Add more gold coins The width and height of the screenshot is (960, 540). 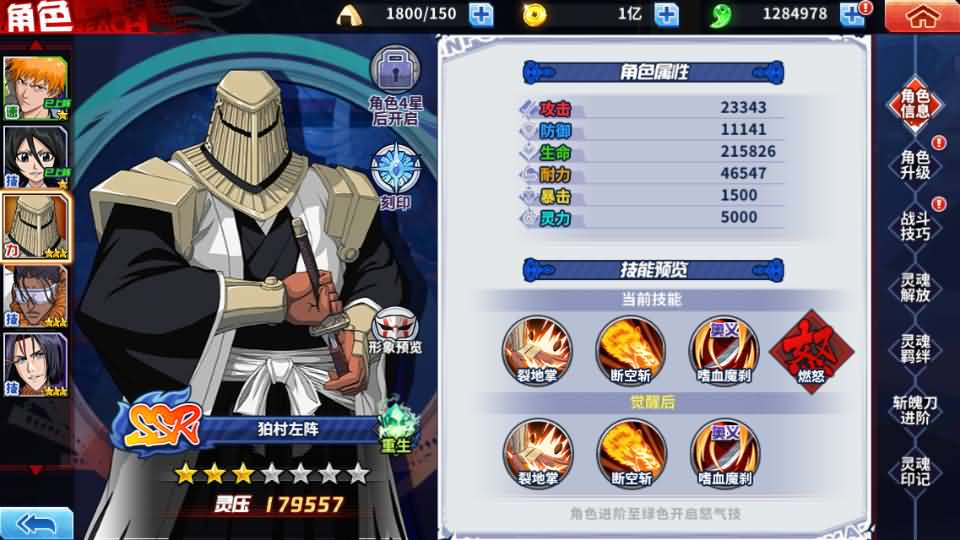[666, 14]
